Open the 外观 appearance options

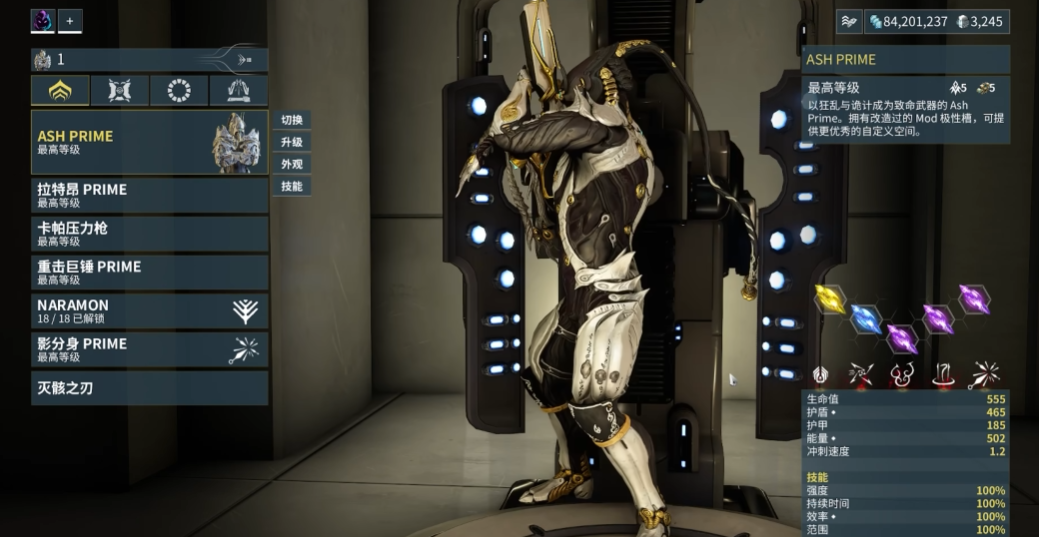291,164
